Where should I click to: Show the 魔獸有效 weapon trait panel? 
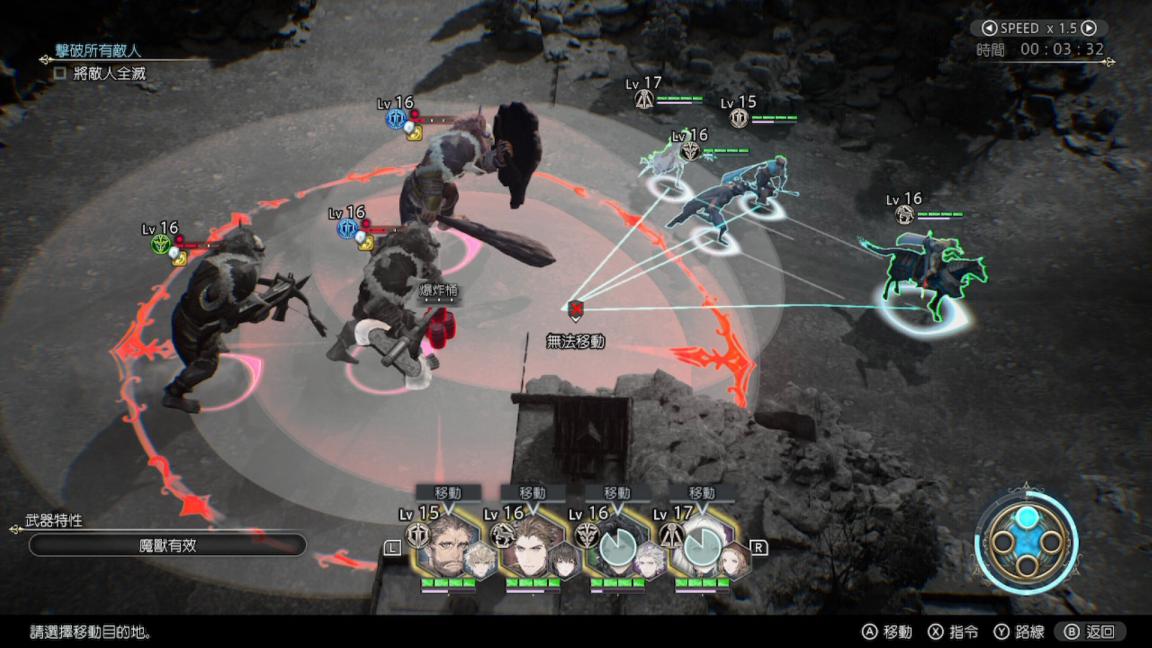(167, 545)
